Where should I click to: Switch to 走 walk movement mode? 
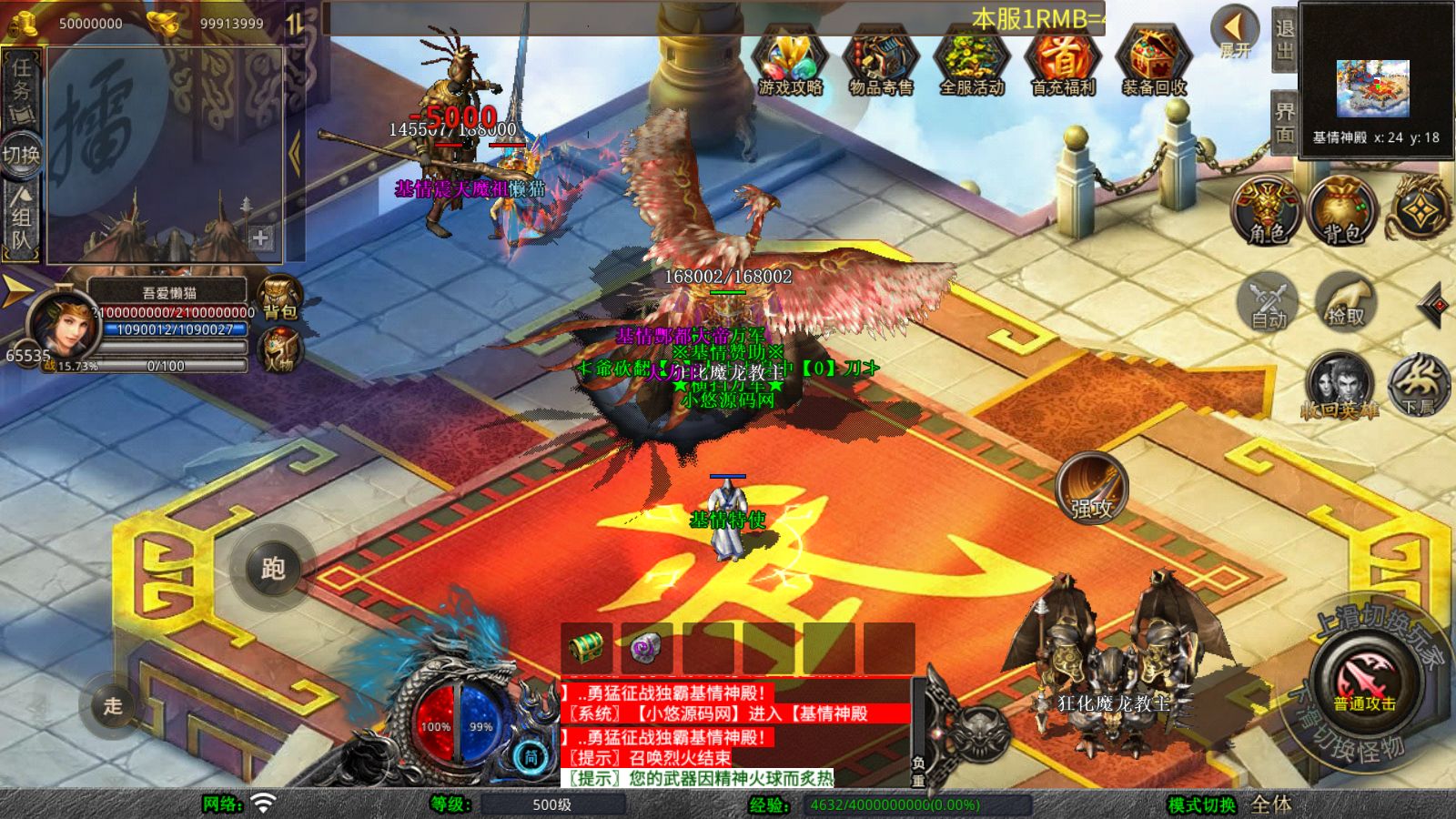(x=113, y=705)
